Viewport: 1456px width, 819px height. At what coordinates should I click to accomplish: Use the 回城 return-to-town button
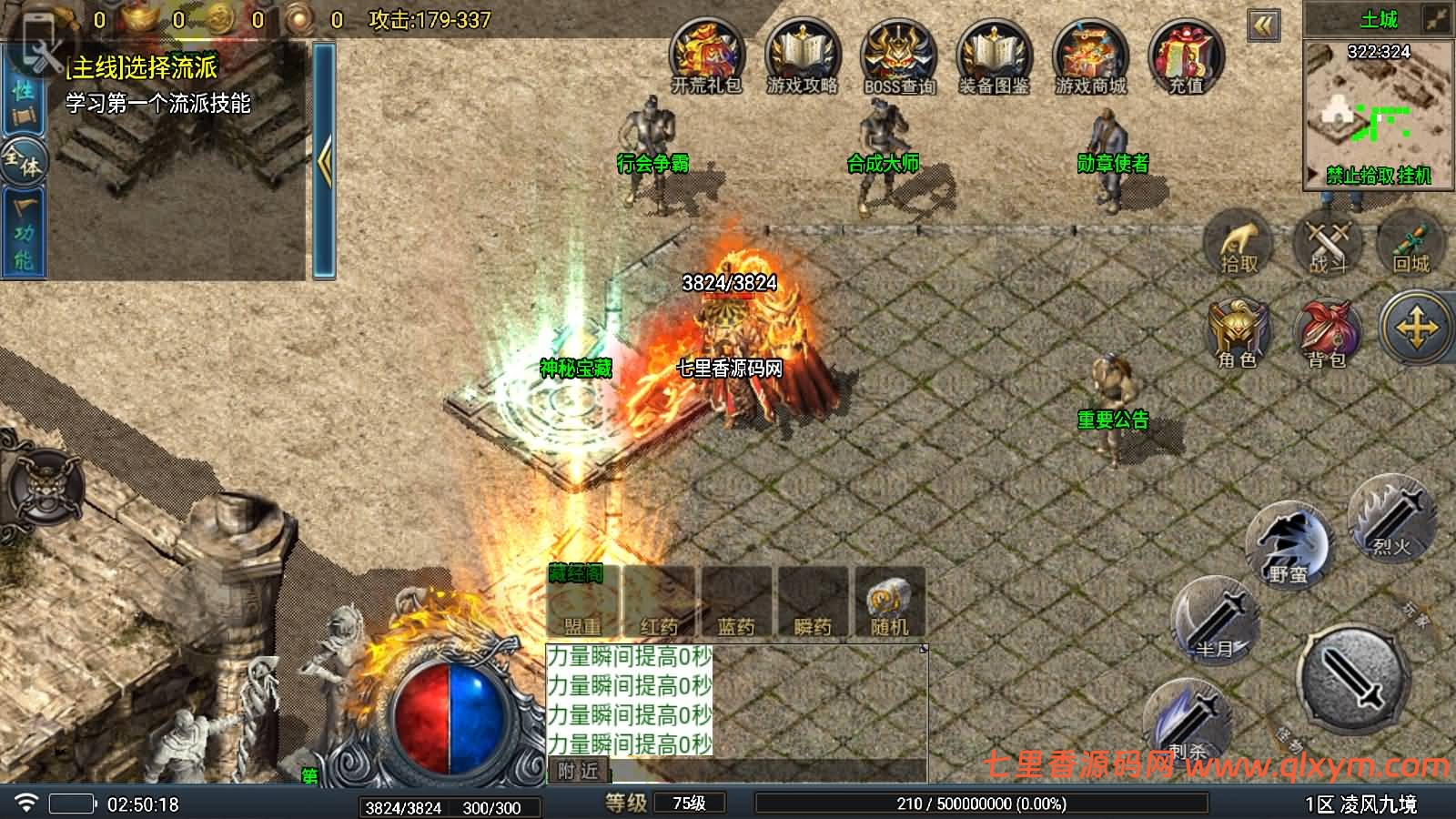1411,244
